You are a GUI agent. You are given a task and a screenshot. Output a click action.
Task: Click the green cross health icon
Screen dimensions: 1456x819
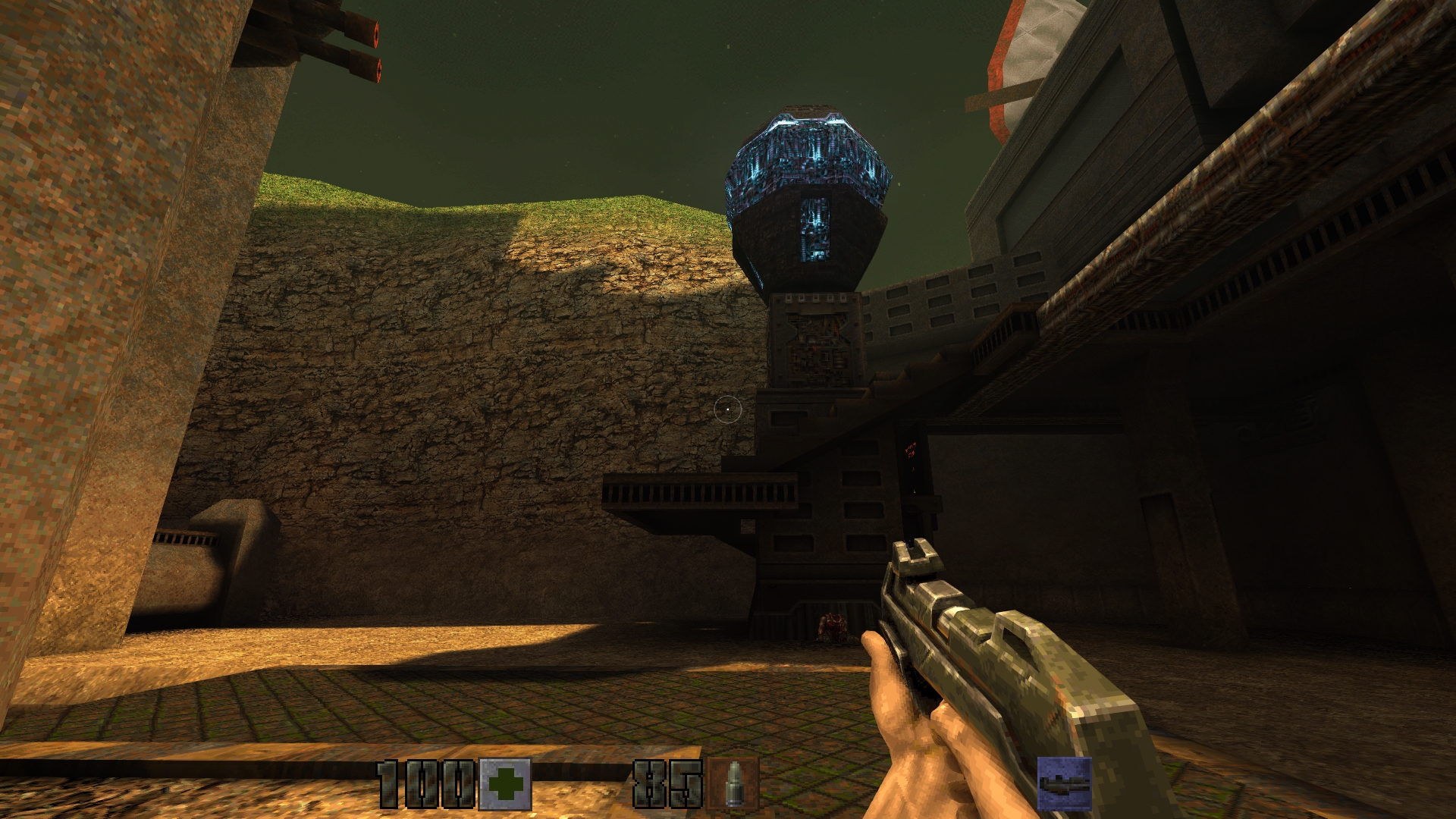point(506,784)
